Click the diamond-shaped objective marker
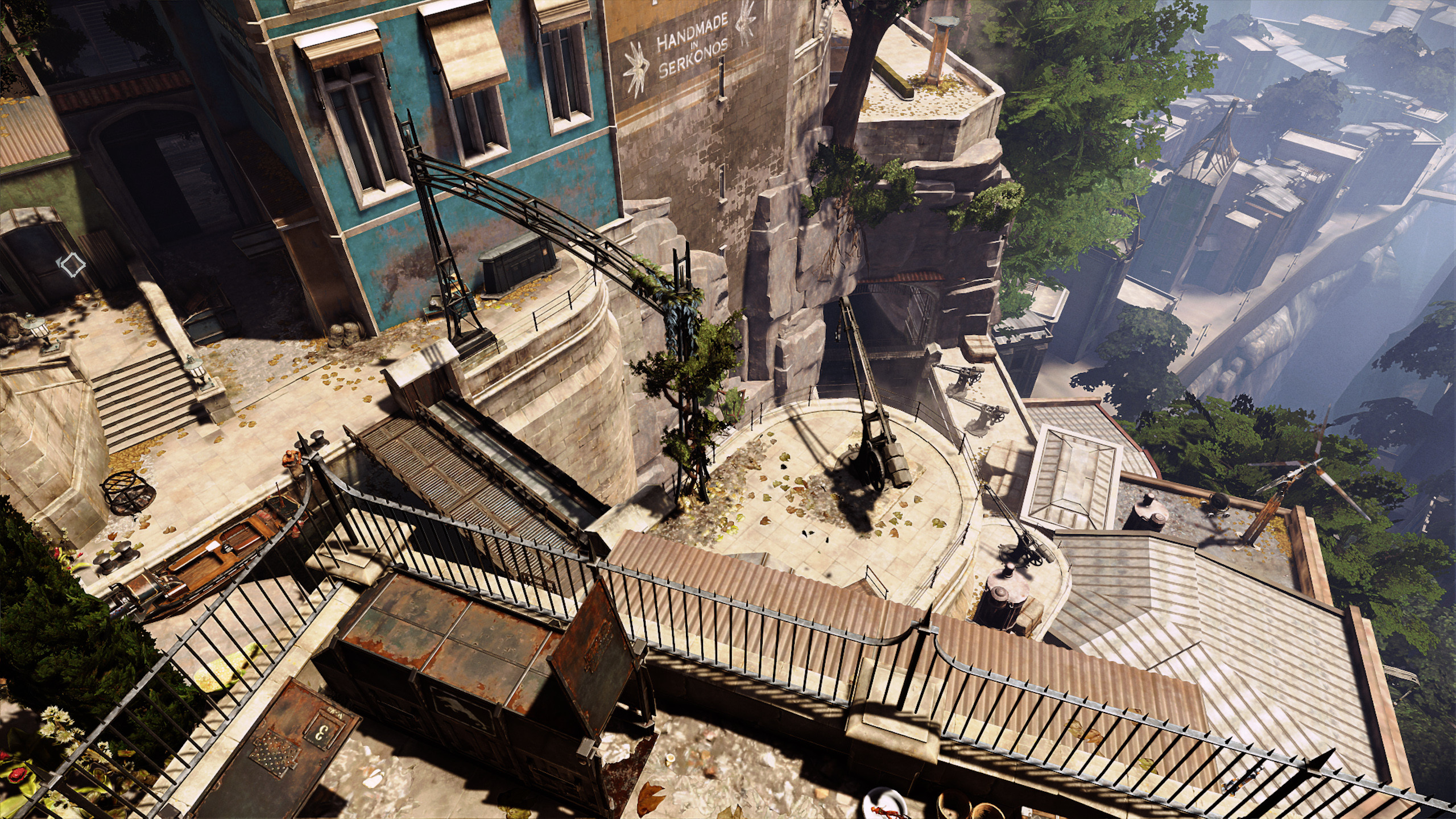 [x=72, y=266]
